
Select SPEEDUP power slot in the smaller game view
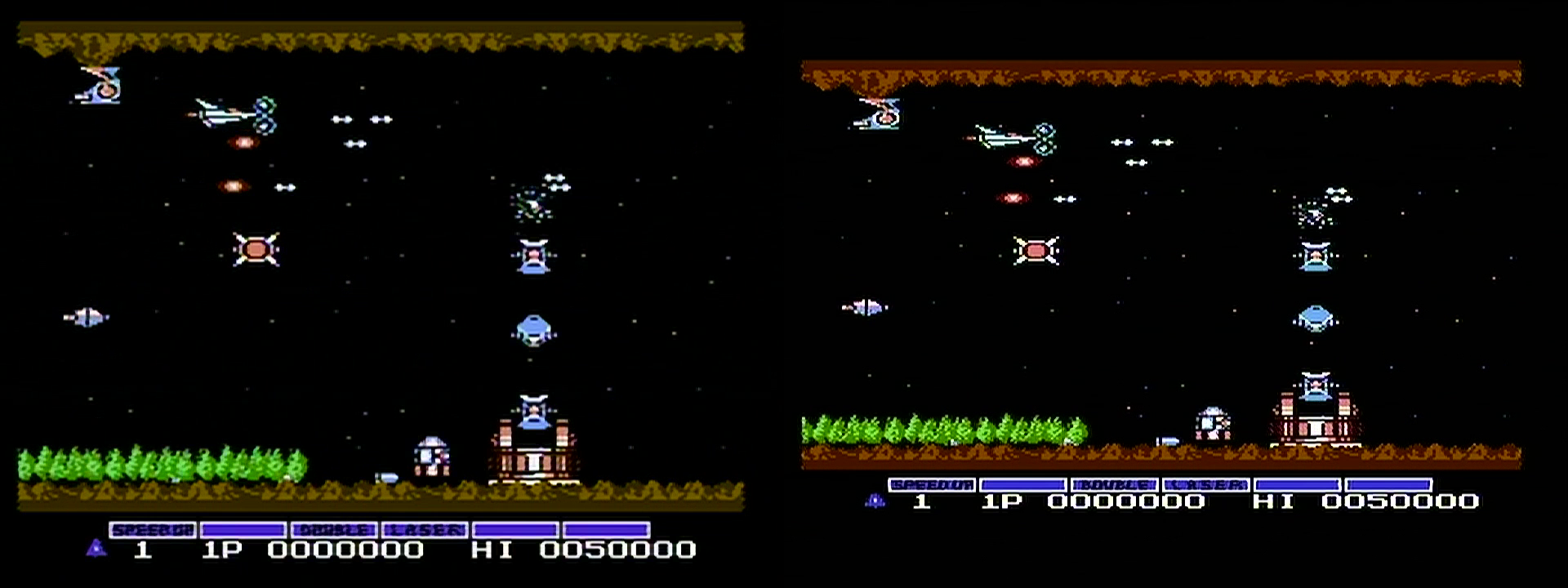pyautogui.click(x=932, y=485)
